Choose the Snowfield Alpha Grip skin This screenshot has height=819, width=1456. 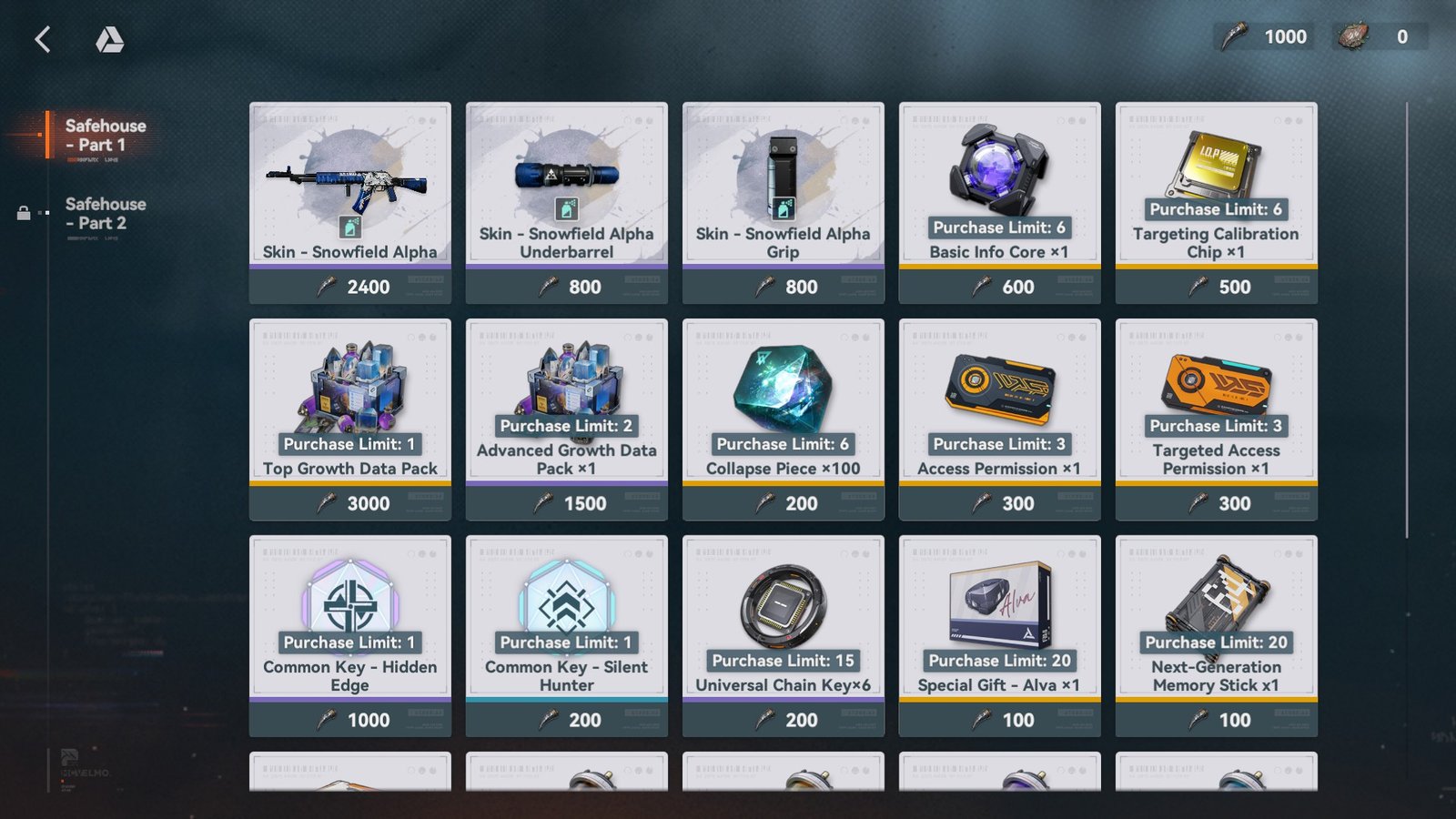[x=784, y=202]
